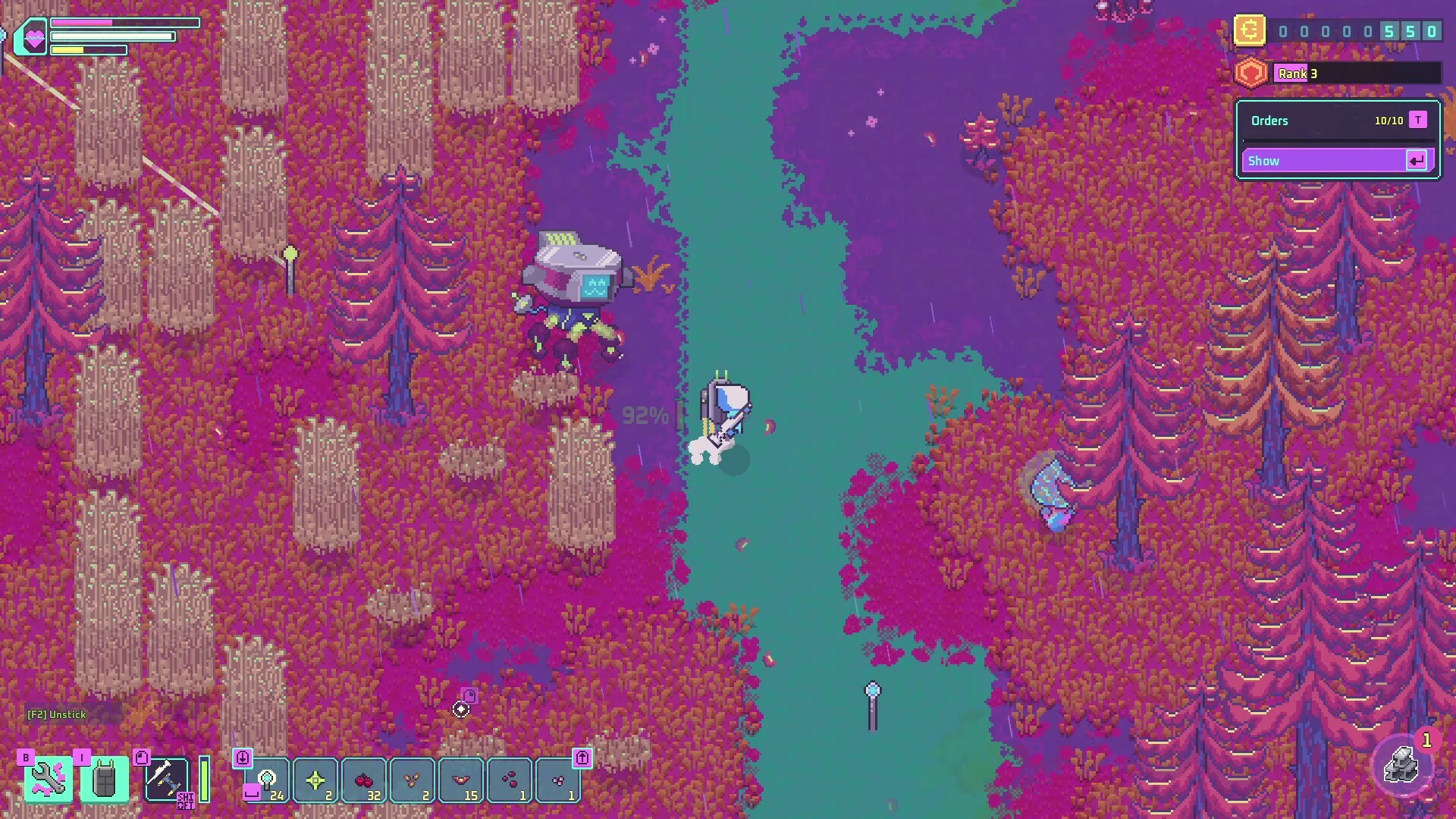Open the robot portrait in bottom-right corner
1456x819 pixels.
pyautogui.click(x=1404, y=766)
